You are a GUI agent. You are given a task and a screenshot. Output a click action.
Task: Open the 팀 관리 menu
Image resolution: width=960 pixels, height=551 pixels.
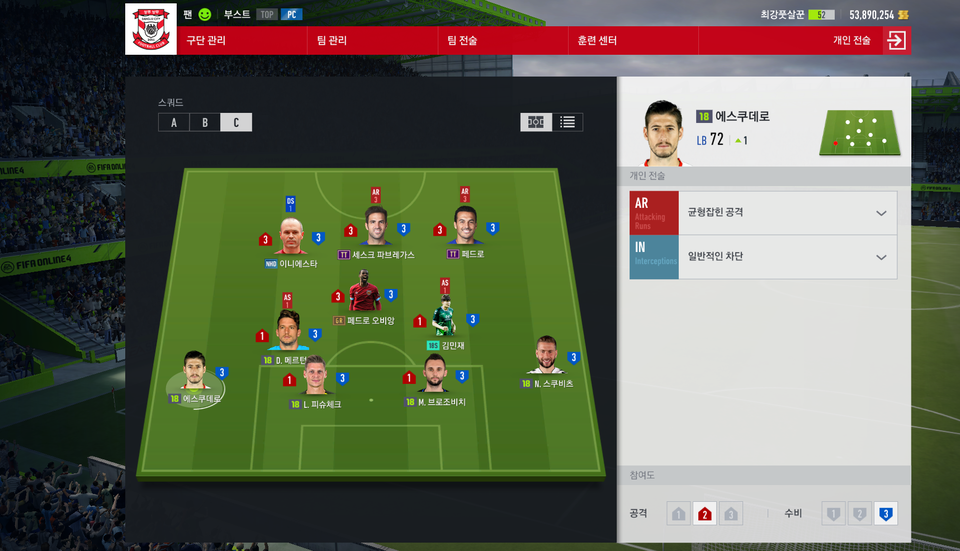(331, 41)
